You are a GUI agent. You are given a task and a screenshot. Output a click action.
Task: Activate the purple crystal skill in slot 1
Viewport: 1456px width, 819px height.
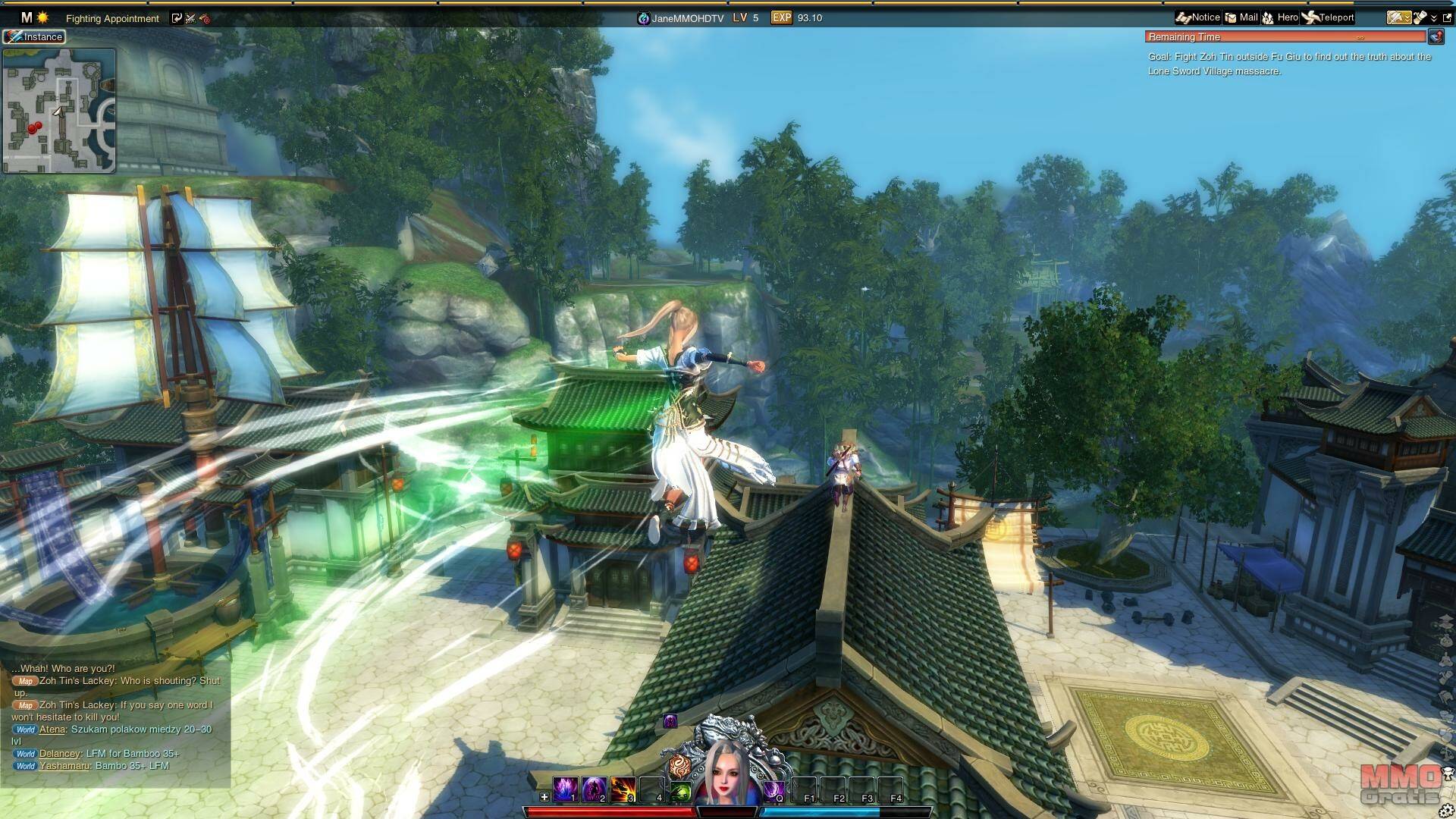(565, 789)
